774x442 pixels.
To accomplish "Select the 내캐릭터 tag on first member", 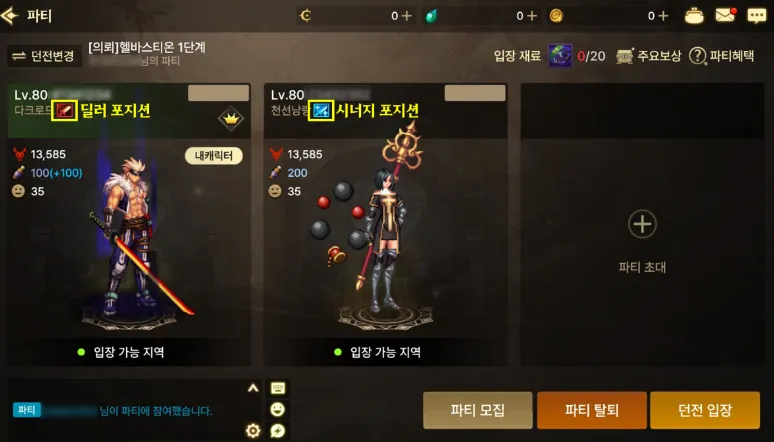I will [214, 155].
